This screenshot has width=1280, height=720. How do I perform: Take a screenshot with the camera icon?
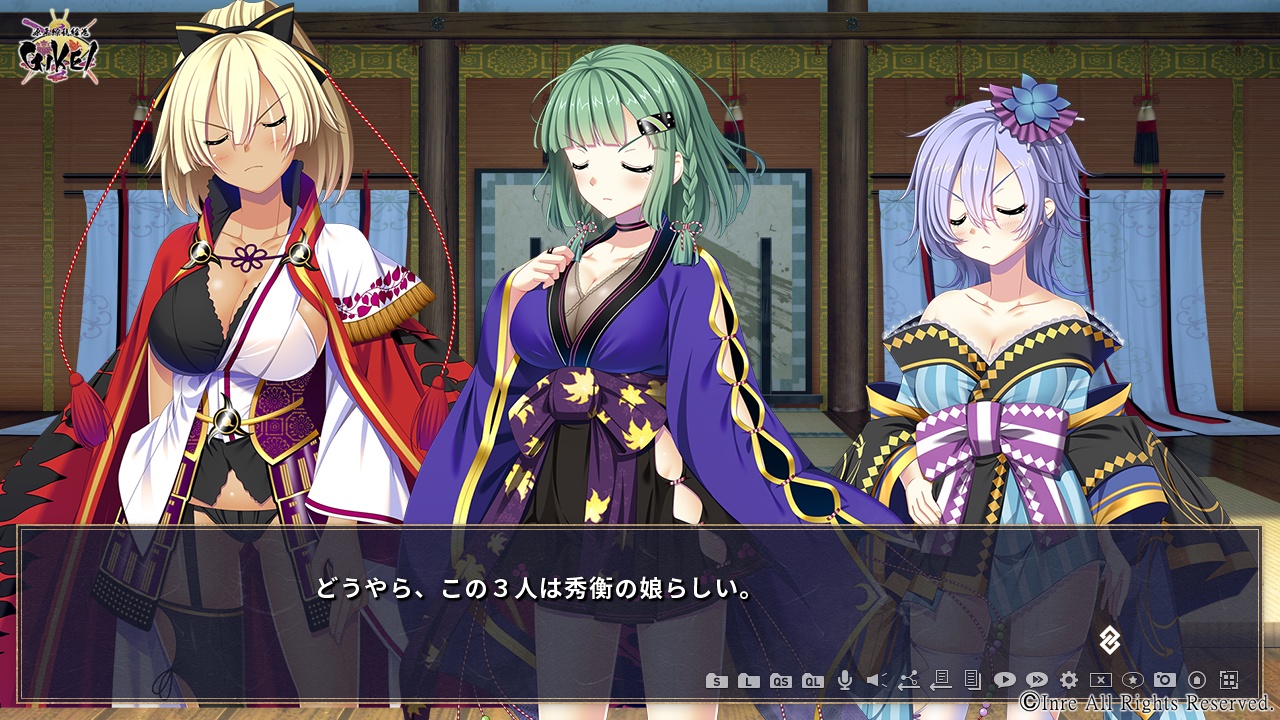(1164, 680)
